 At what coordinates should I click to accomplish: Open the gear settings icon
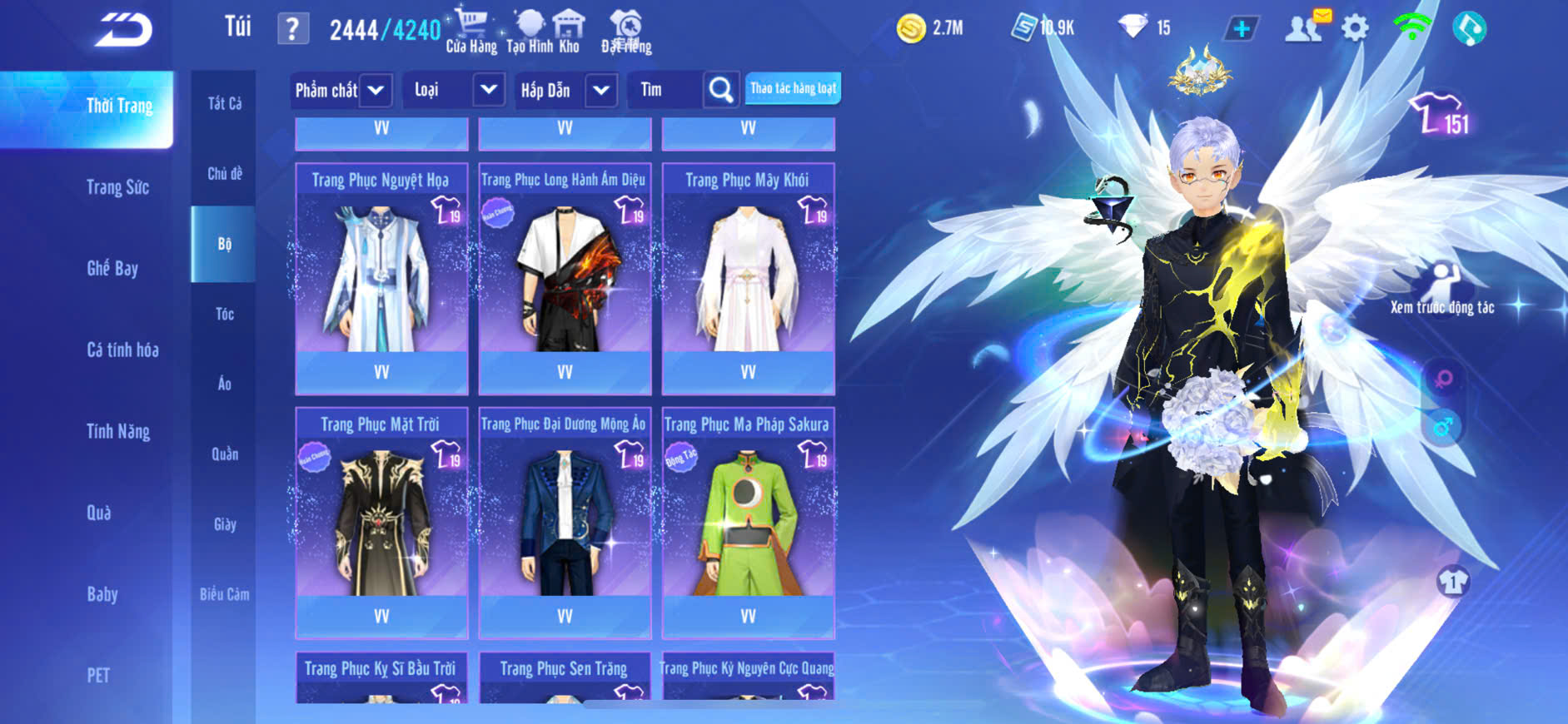pos(1355,29)
